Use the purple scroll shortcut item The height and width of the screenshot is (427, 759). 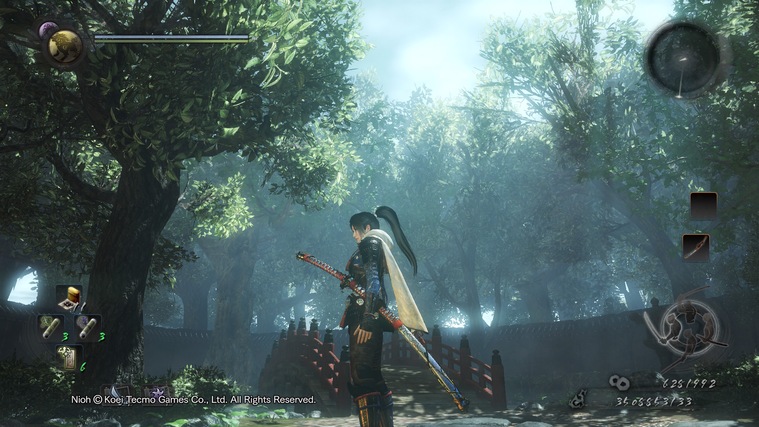[x=87, y=327]
